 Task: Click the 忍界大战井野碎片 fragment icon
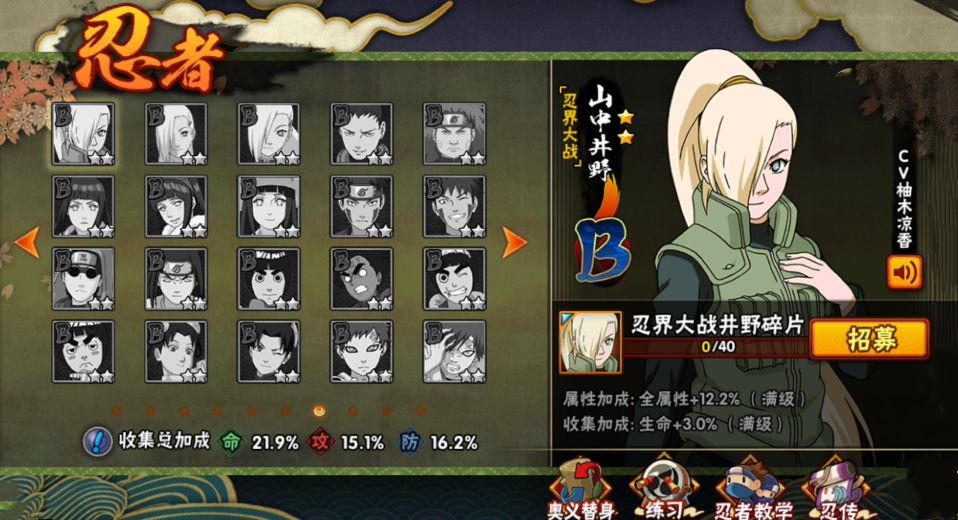(x=589, y=342)
